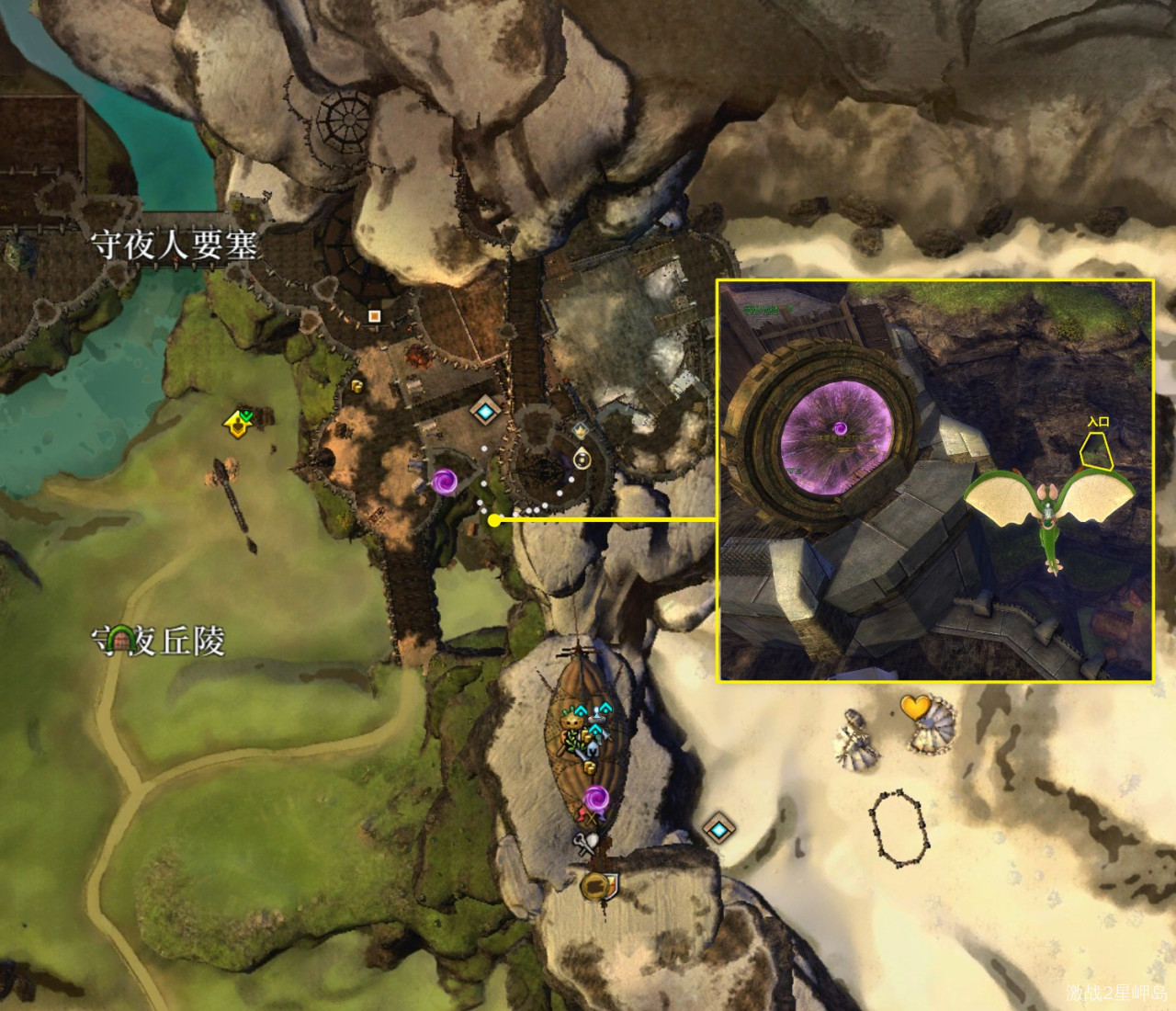Click the purple portal marker beside the fortress
The width and height of the screenshot is (1176, 1011).
(x=445, y=480)
